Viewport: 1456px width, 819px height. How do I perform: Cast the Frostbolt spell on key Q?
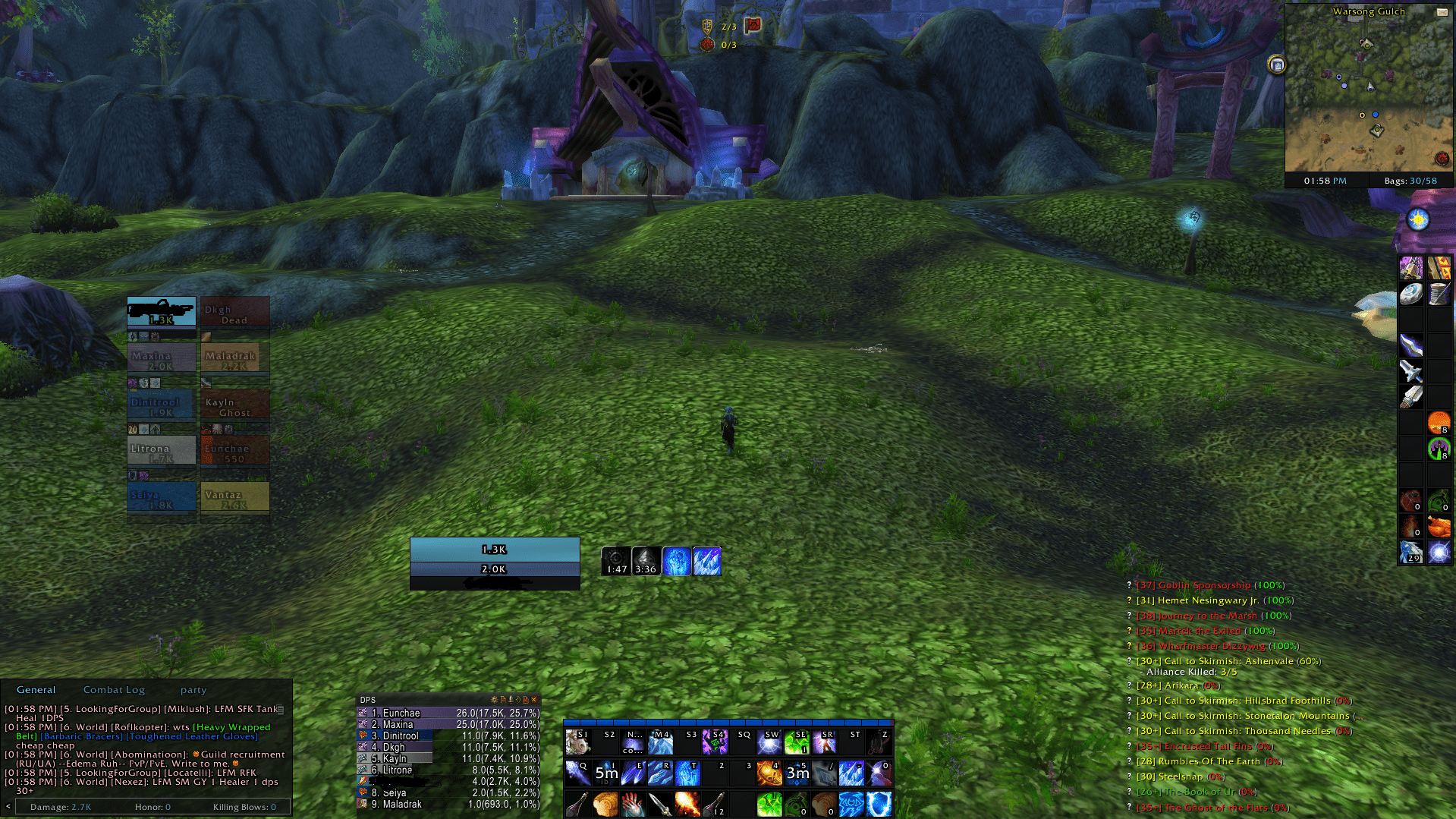coord(577,773)
